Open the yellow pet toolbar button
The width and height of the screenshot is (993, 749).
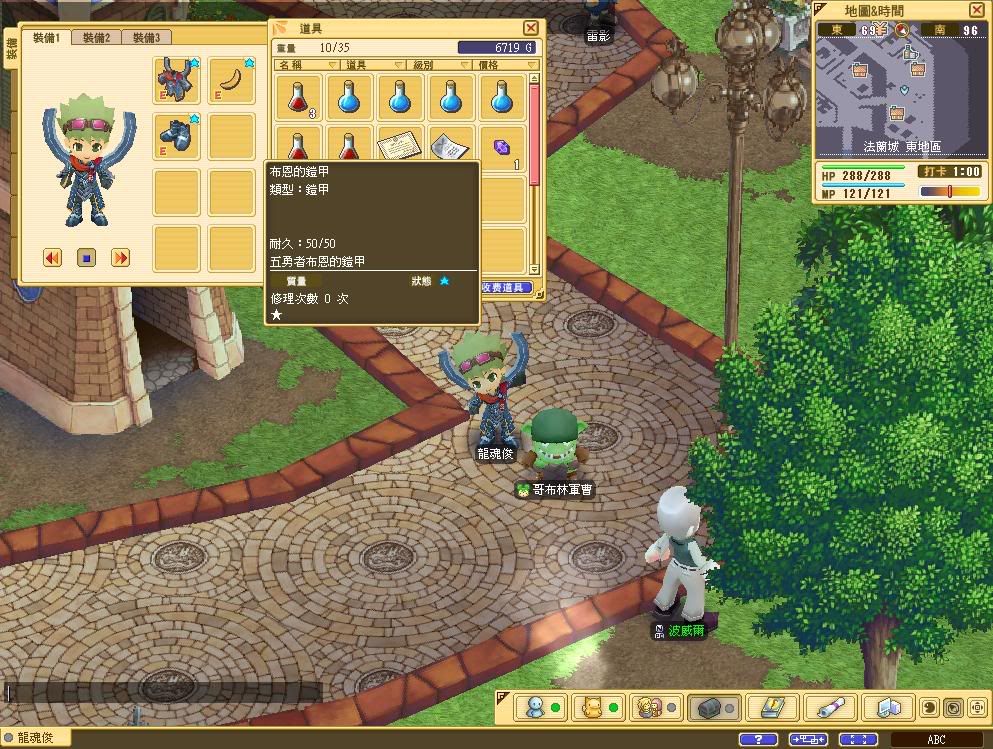596,707
